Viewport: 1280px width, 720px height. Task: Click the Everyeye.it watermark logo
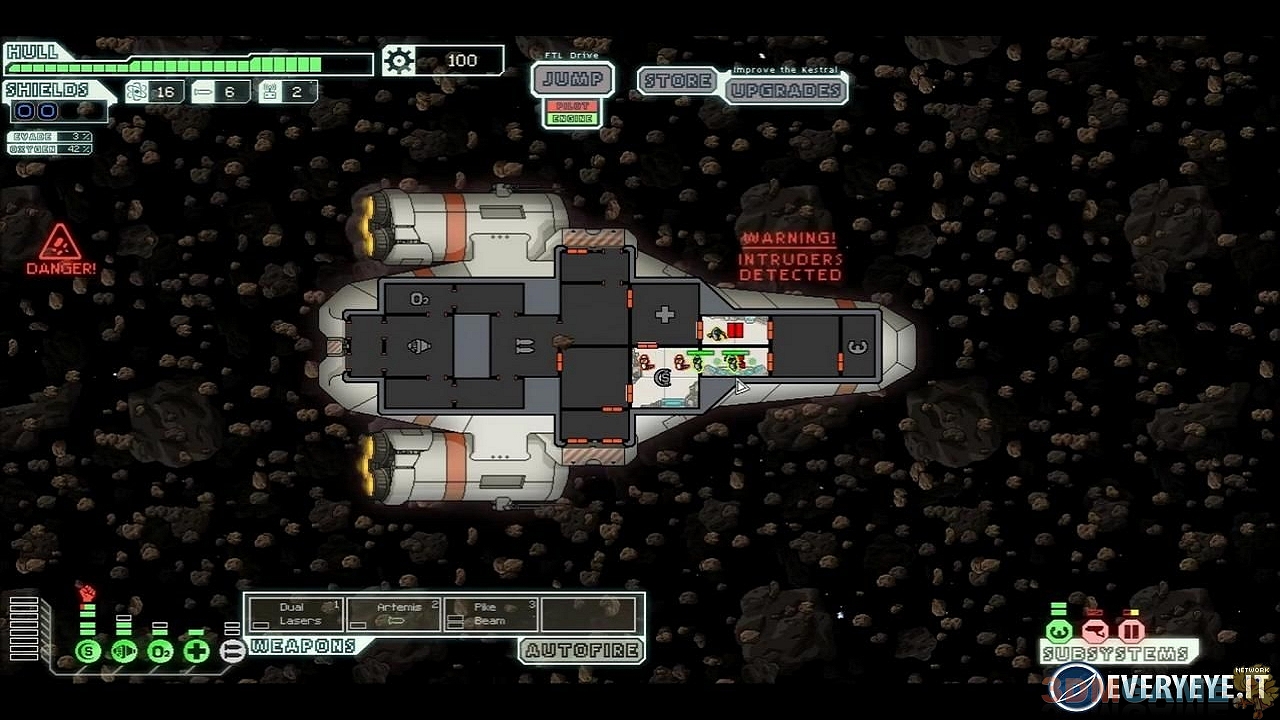[x=1159, y=688]
